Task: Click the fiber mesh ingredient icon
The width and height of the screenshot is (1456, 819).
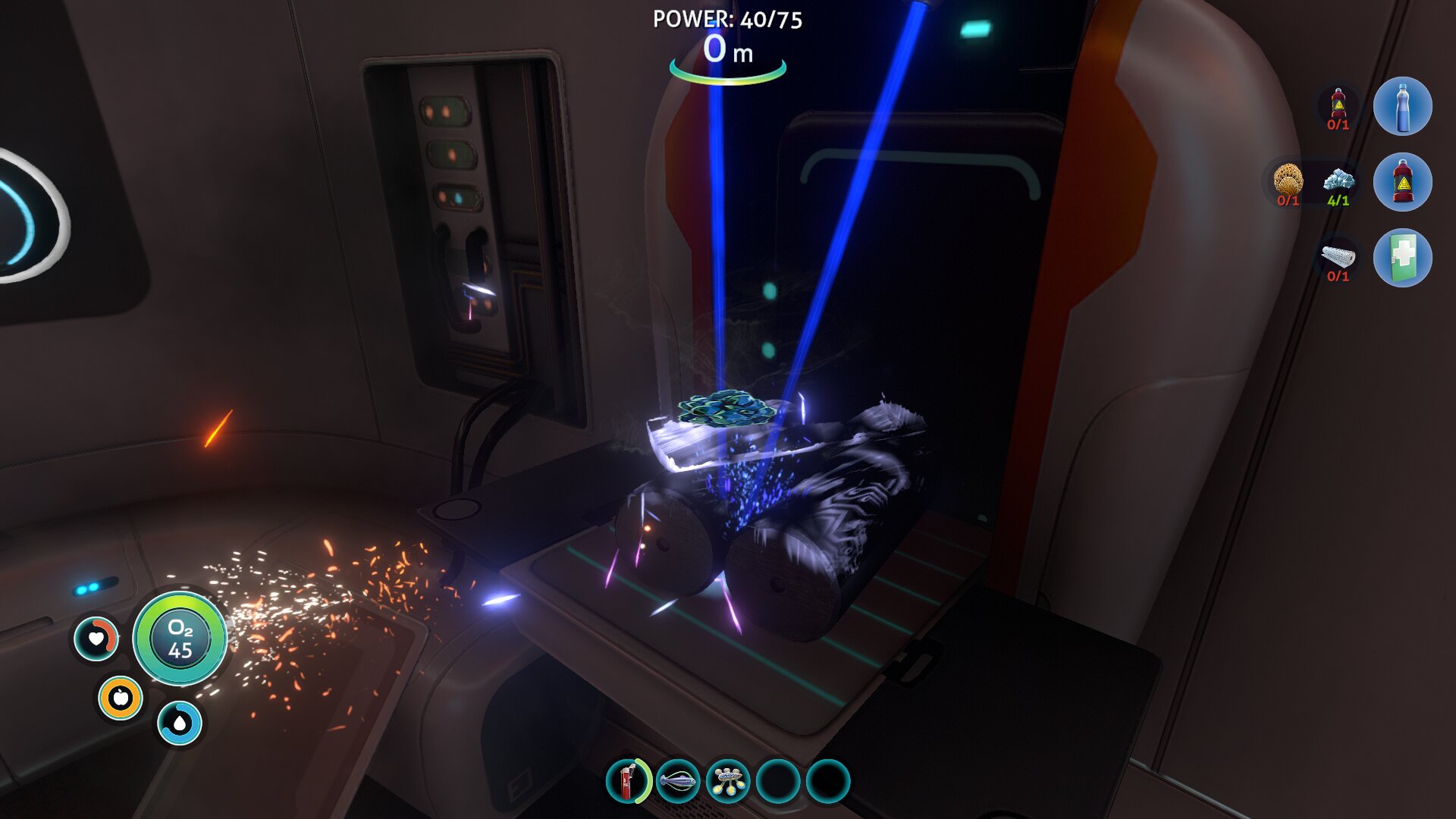Action: [x=1338, y=258]
